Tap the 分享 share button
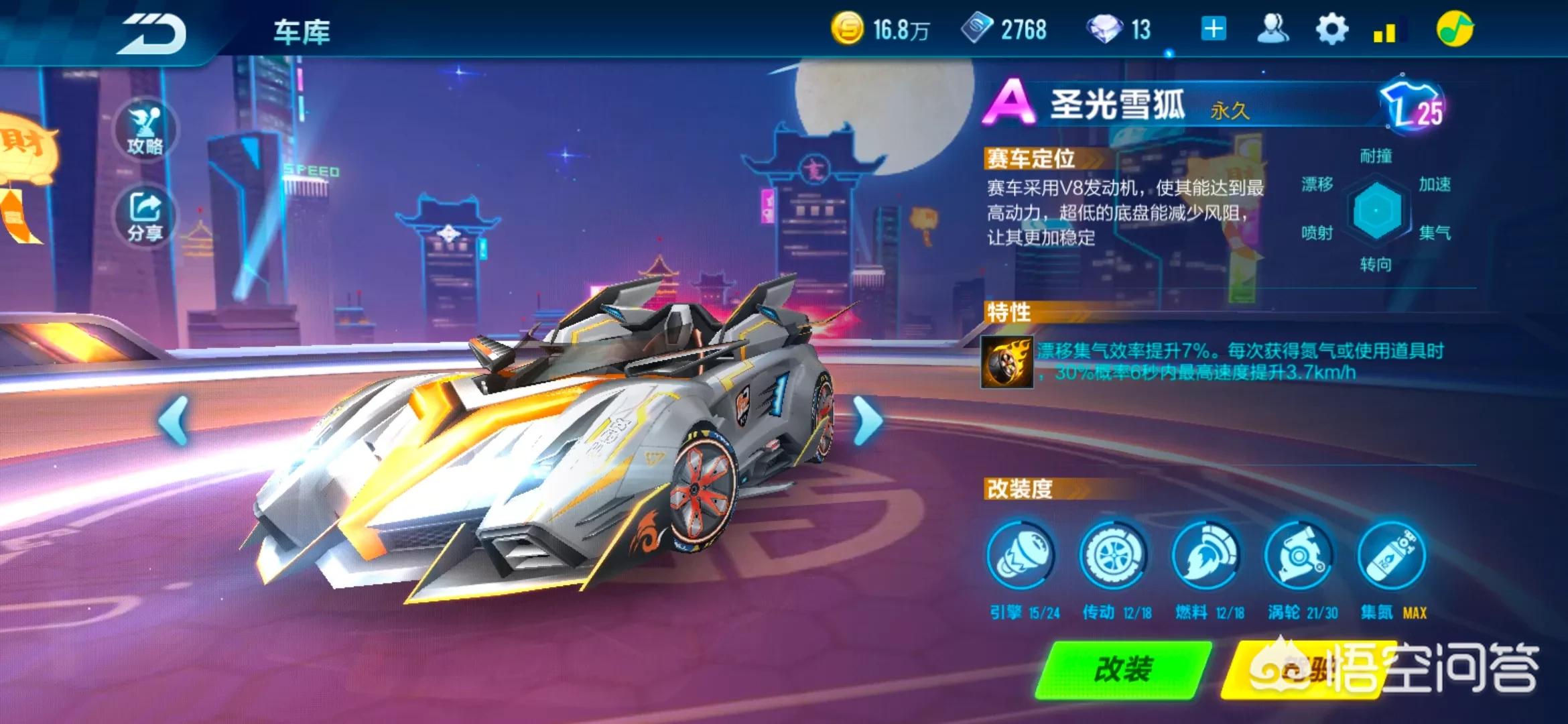 [x=145, y=216]
